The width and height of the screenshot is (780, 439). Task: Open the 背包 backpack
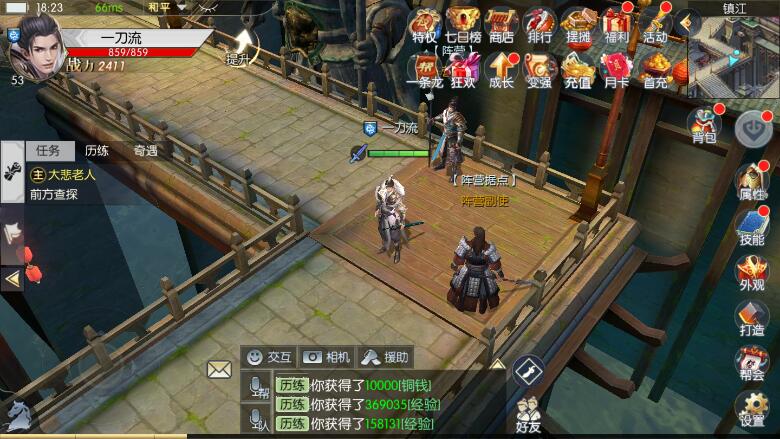pyautogui.click(x=704, y=125)
